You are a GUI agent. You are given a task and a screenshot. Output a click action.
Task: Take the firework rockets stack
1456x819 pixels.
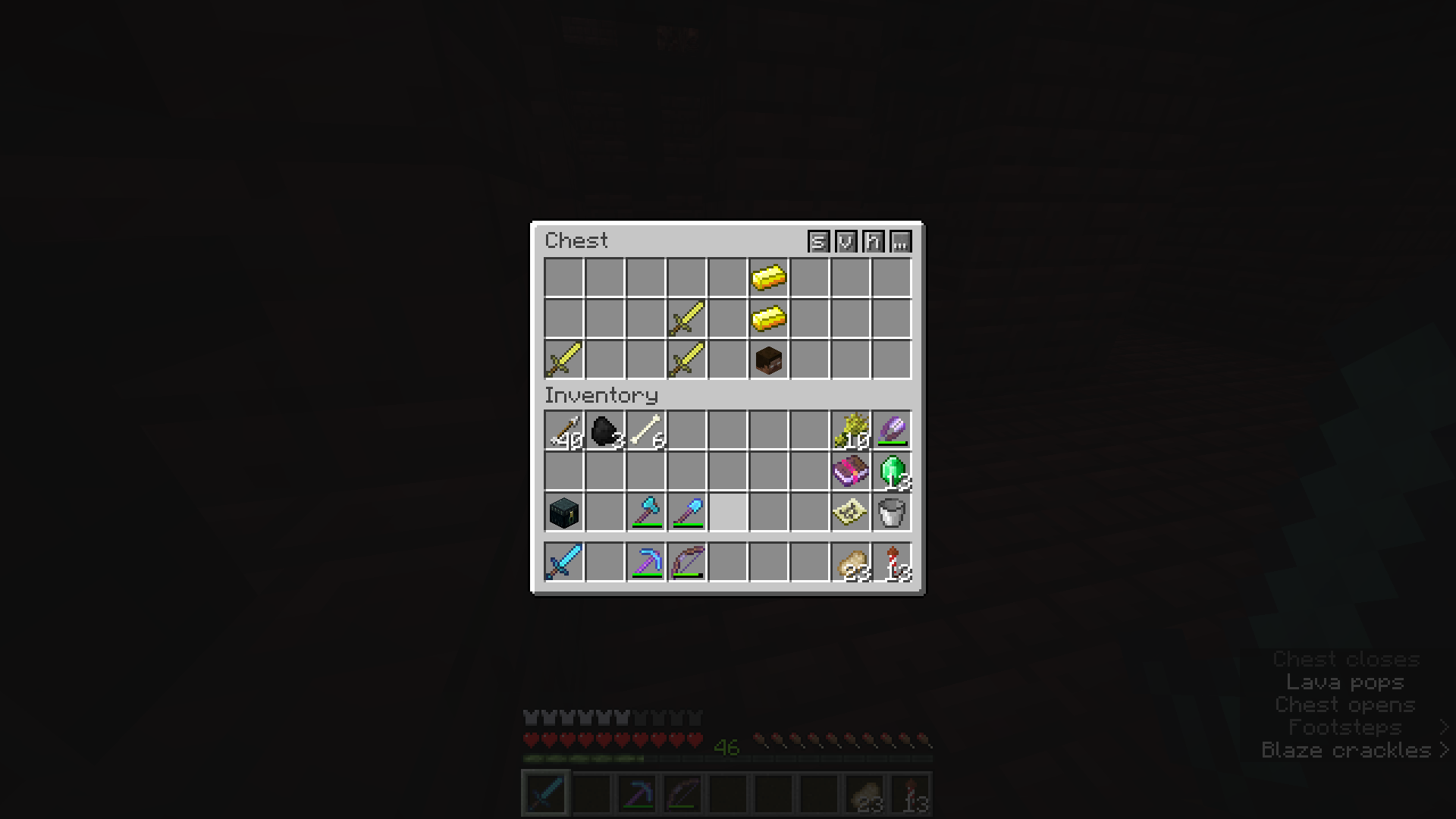(x=891, y=560)
